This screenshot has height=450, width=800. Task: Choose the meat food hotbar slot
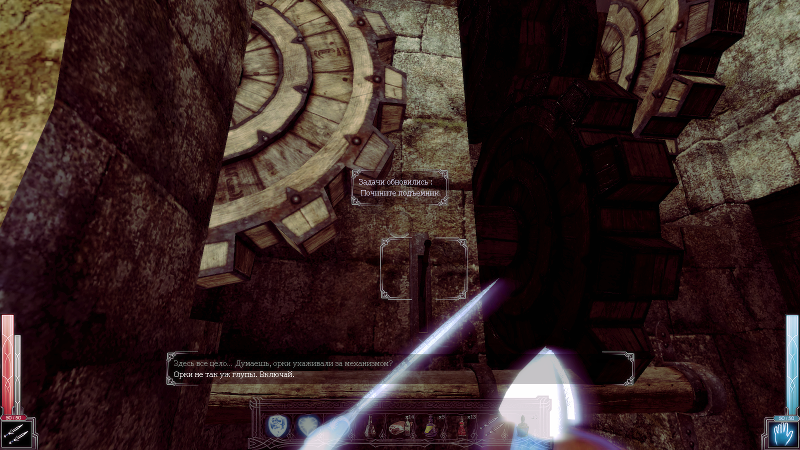coord(400,427)
